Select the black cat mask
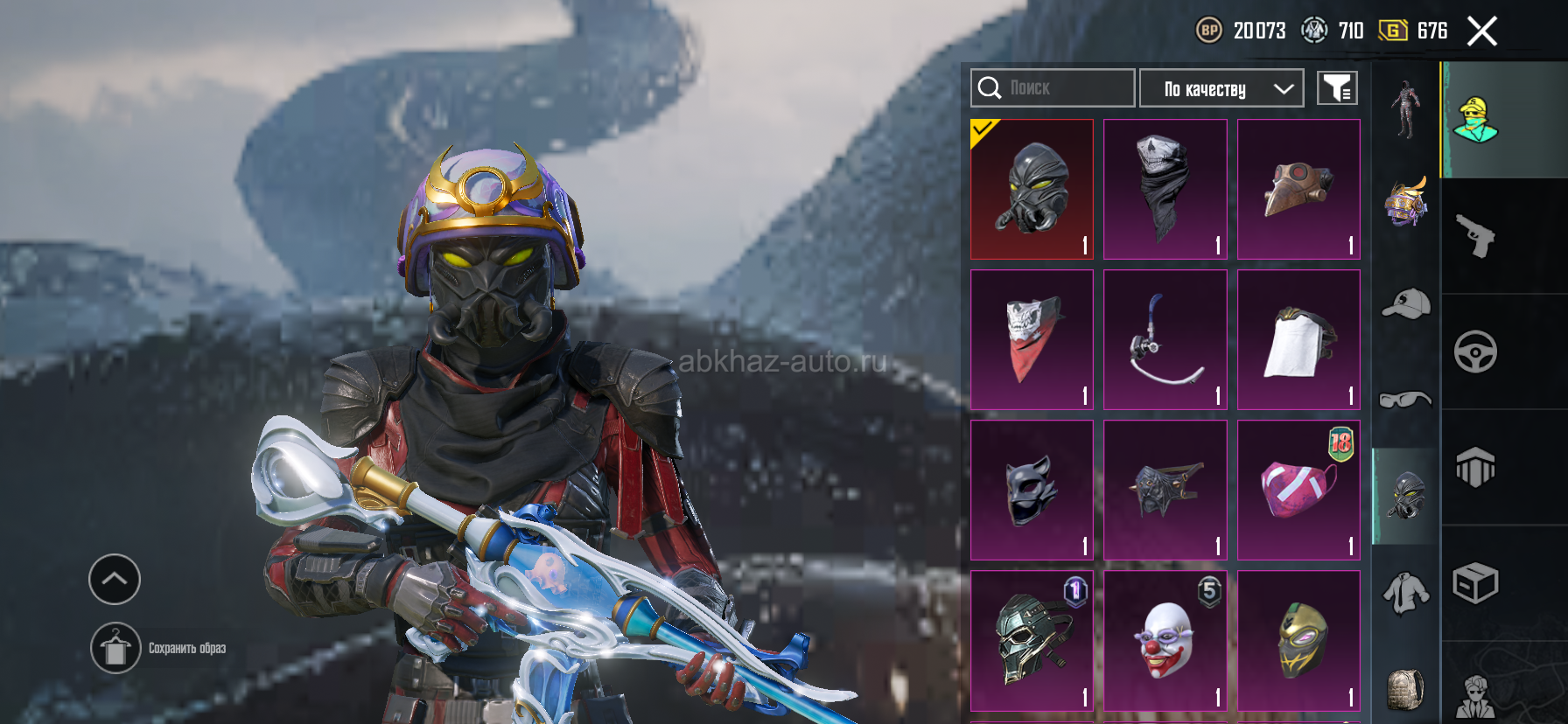The image size is (1568, 724). (x=1032, y=490)
